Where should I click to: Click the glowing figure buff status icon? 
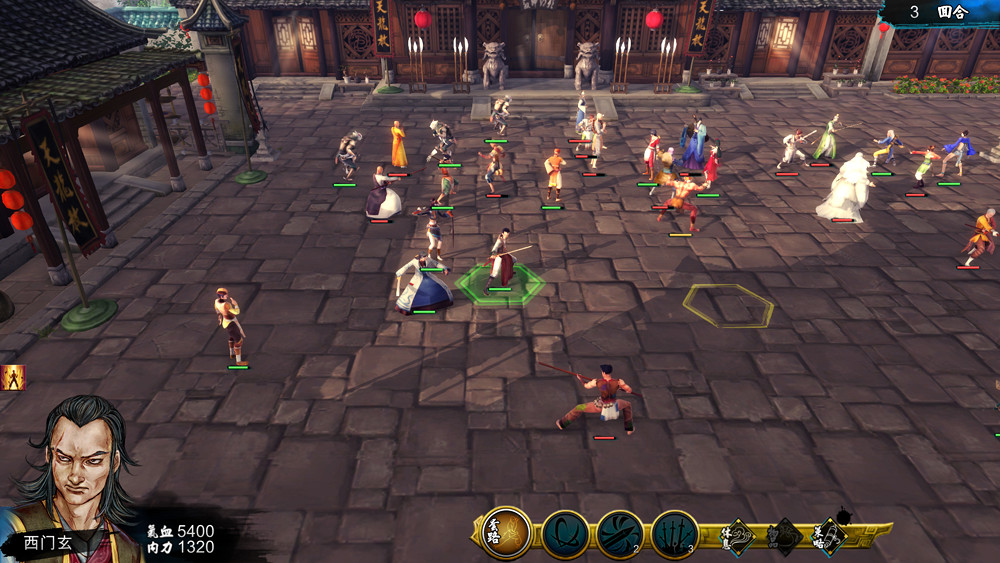click(x=13, y=377)
